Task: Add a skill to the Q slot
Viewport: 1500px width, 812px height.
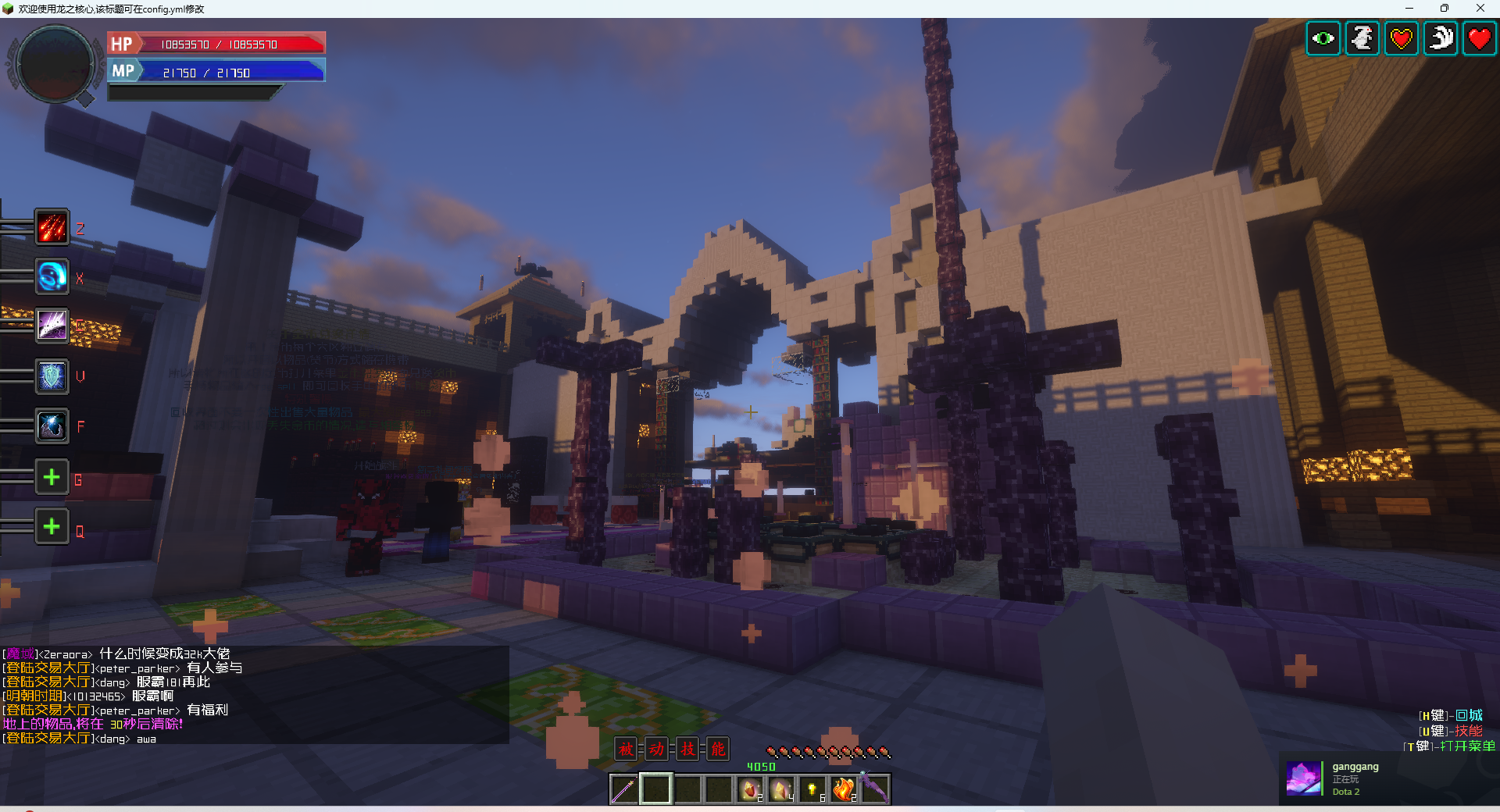Action: [52, 527]
